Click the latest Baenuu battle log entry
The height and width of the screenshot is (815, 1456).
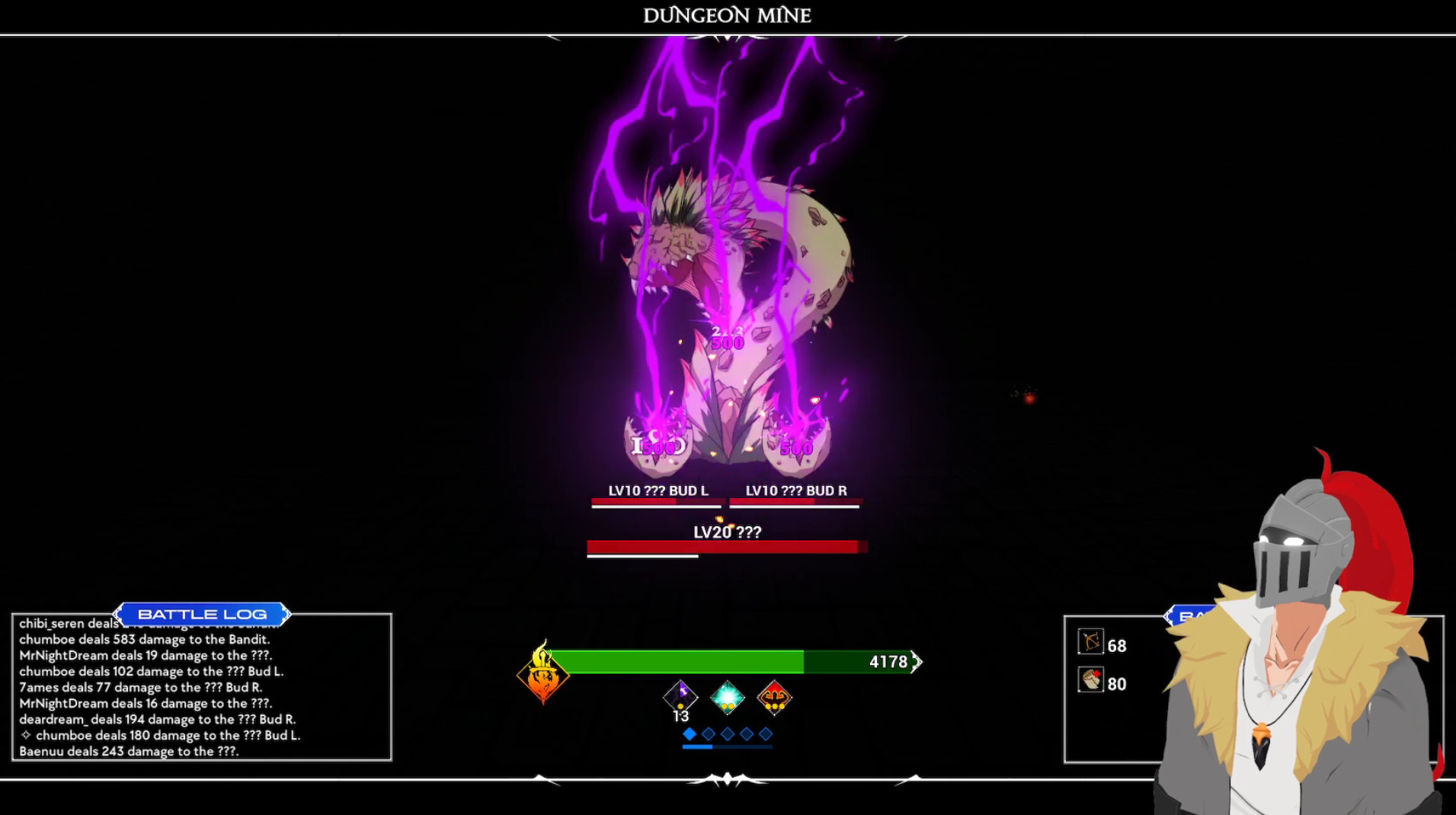(x=129, y=751)
